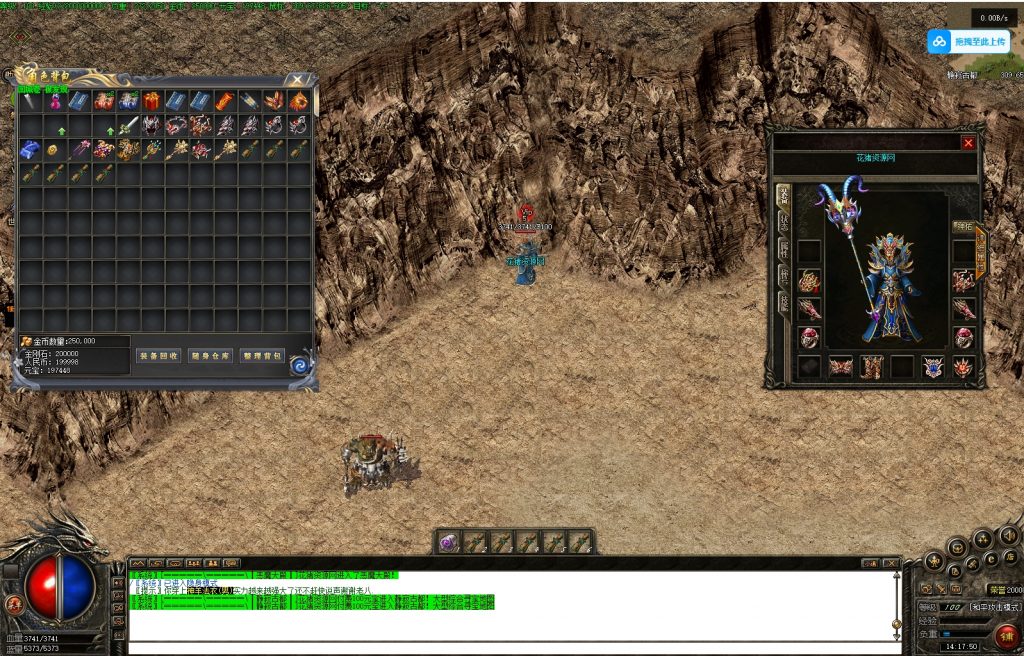Switch to the 状态 status tab
The image size is (1024, 656).
[784, 221]
